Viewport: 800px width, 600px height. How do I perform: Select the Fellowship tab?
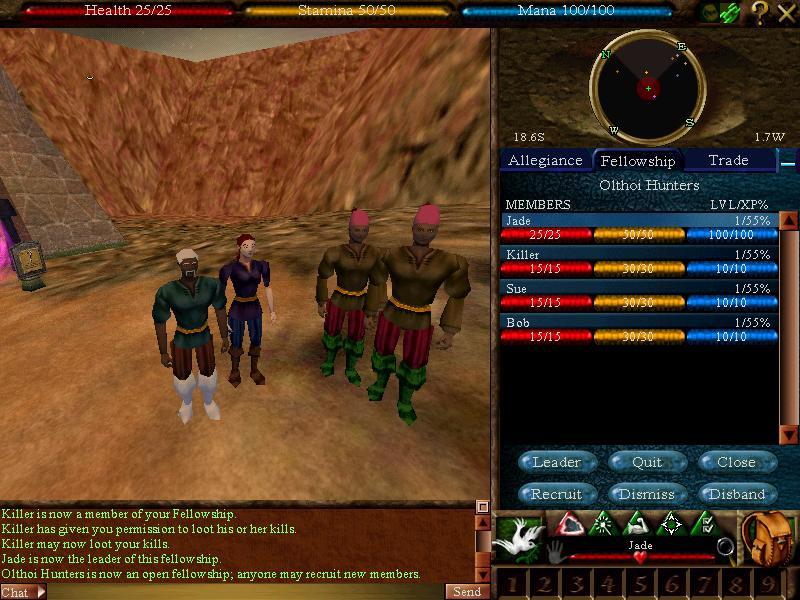coord(637,160)
